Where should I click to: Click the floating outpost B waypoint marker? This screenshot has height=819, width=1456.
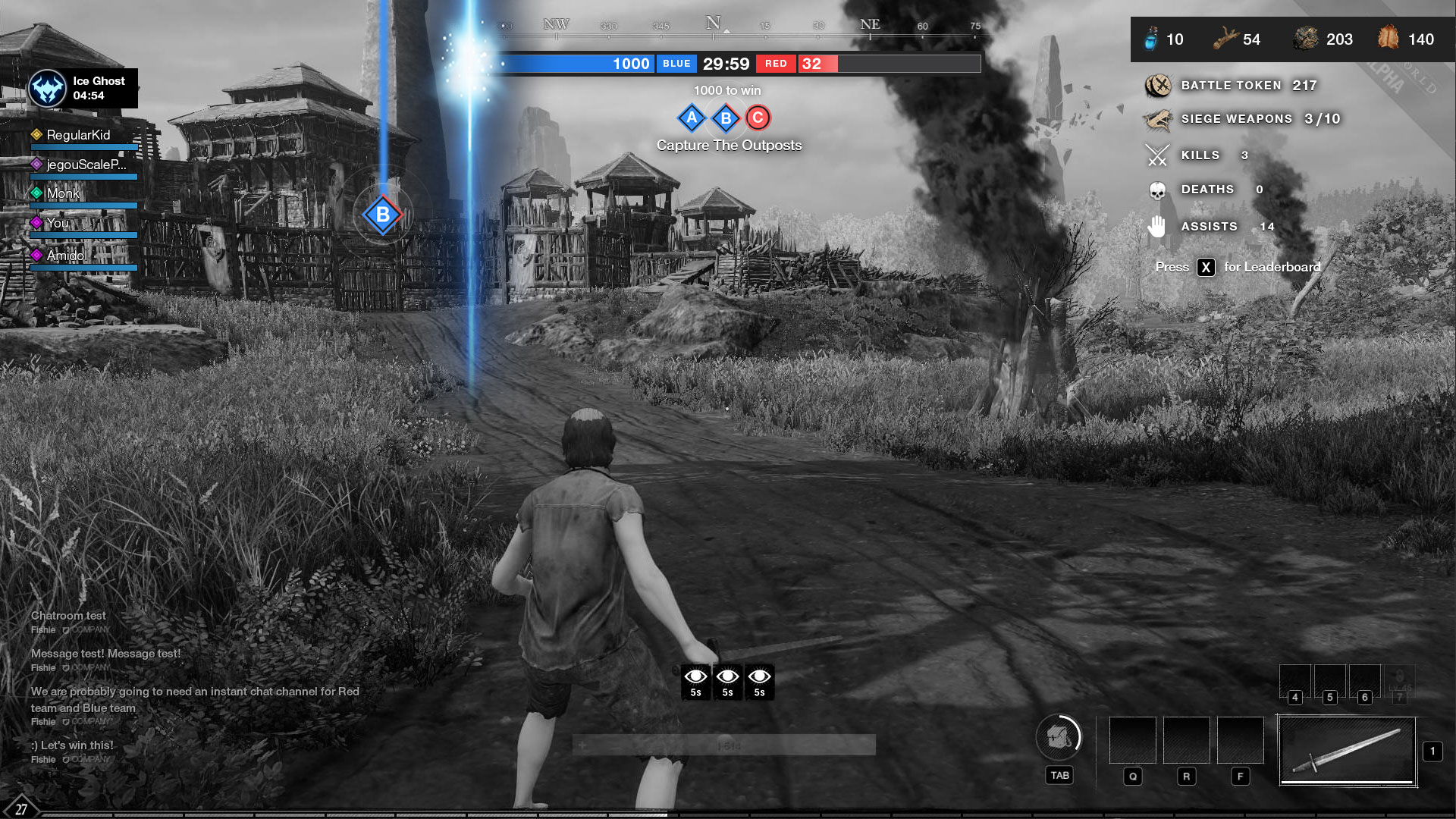[383, 215]
